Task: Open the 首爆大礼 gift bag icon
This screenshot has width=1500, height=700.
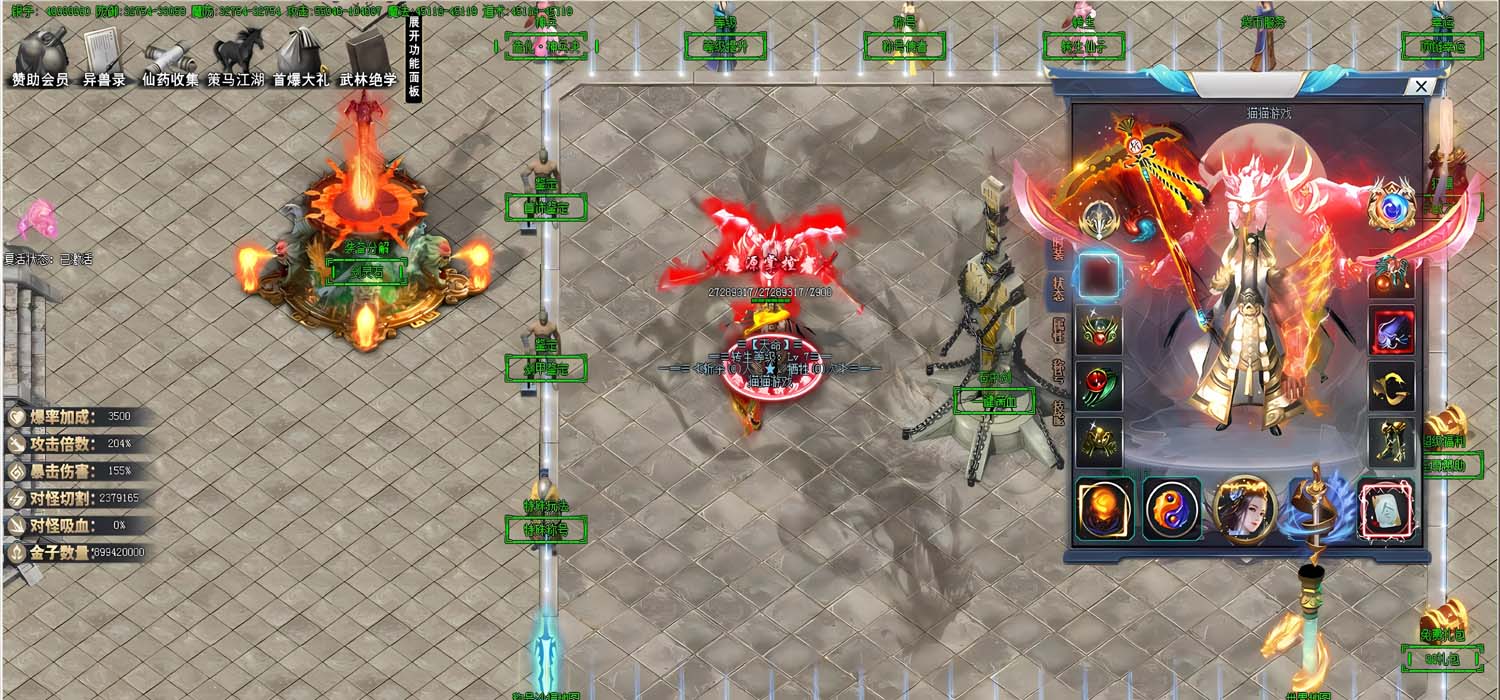Action: (300, 56)
